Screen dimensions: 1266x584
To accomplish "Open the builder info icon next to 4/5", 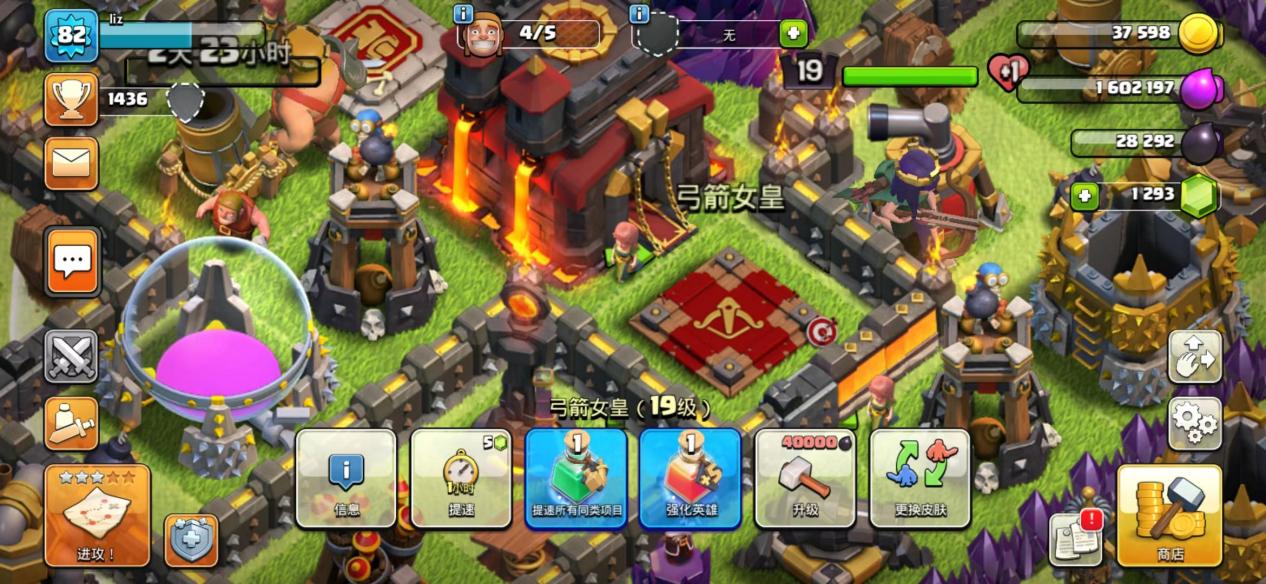I will [463, 14].
